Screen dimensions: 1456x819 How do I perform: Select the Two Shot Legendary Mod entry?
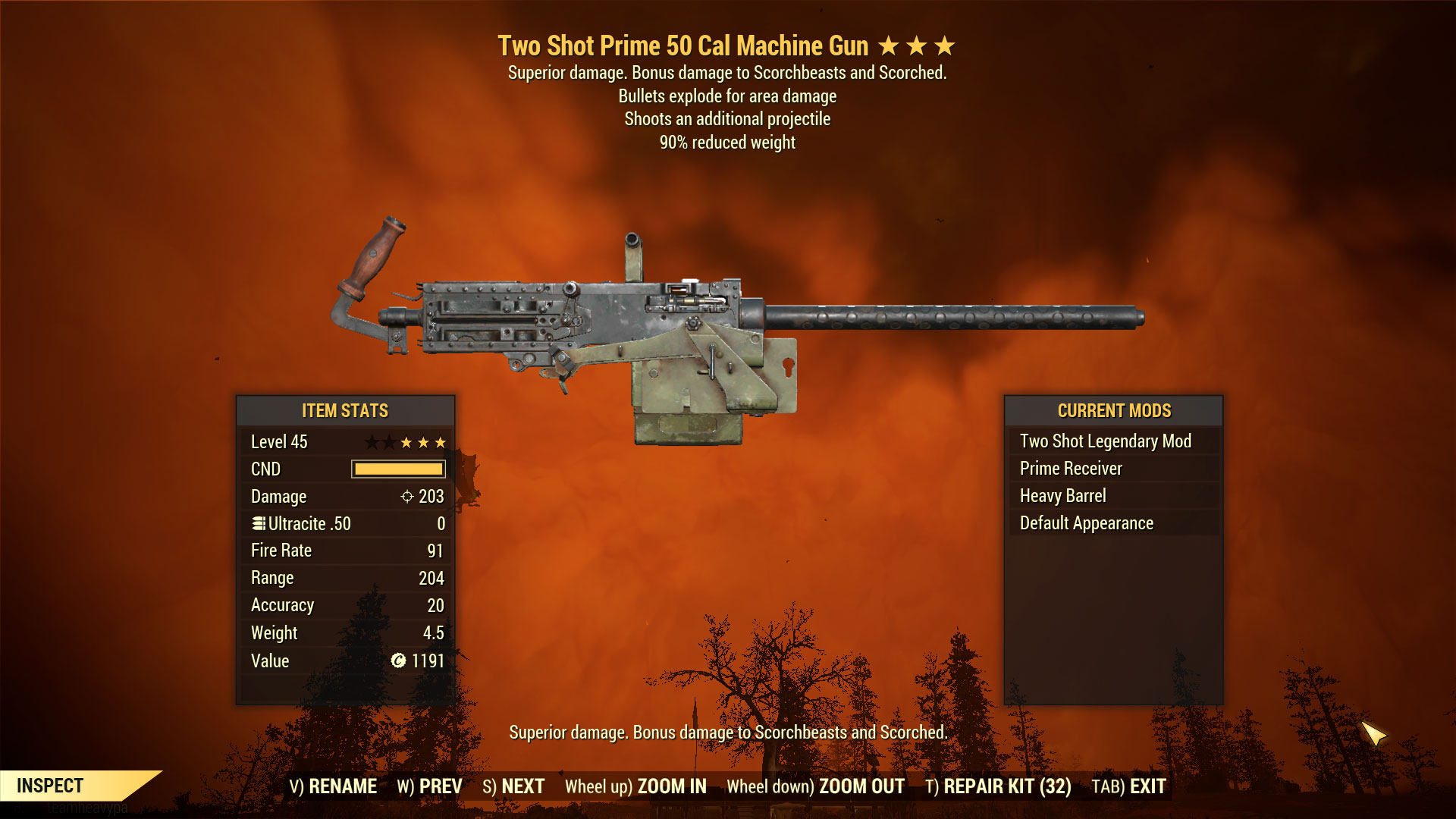[1105, 441]
